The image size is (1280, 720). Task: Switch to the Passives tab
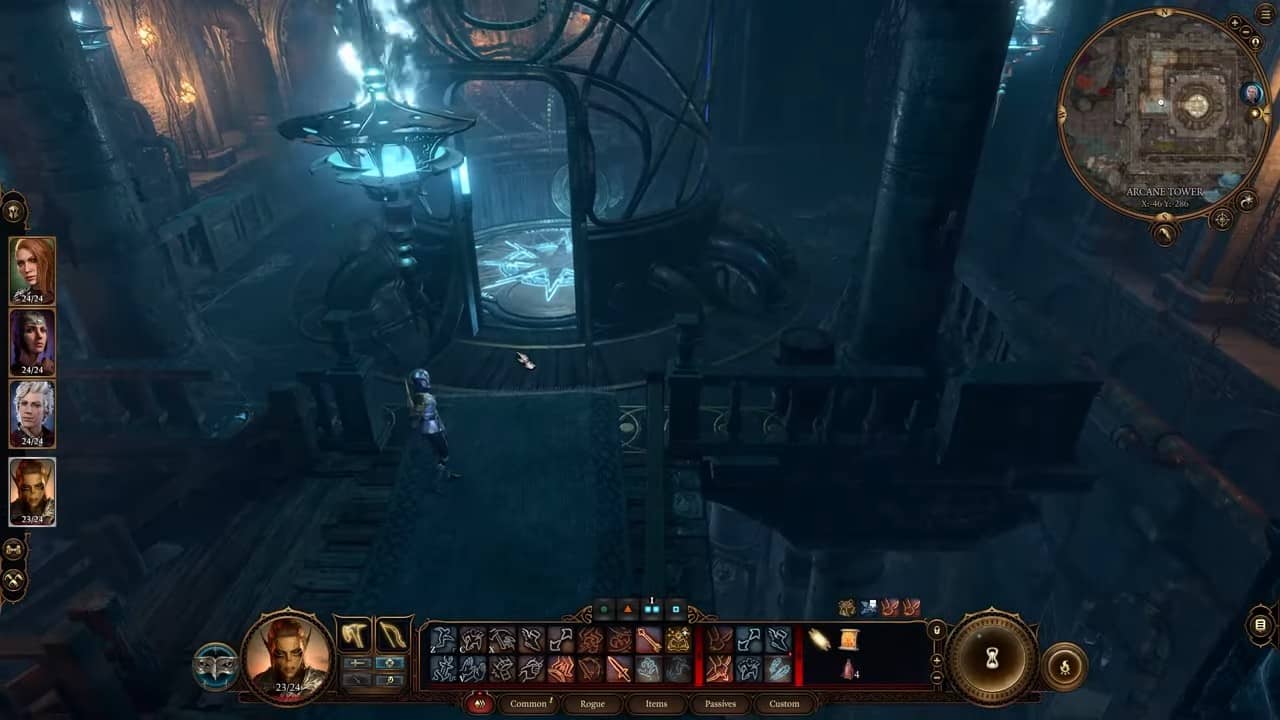pos(720,703)
